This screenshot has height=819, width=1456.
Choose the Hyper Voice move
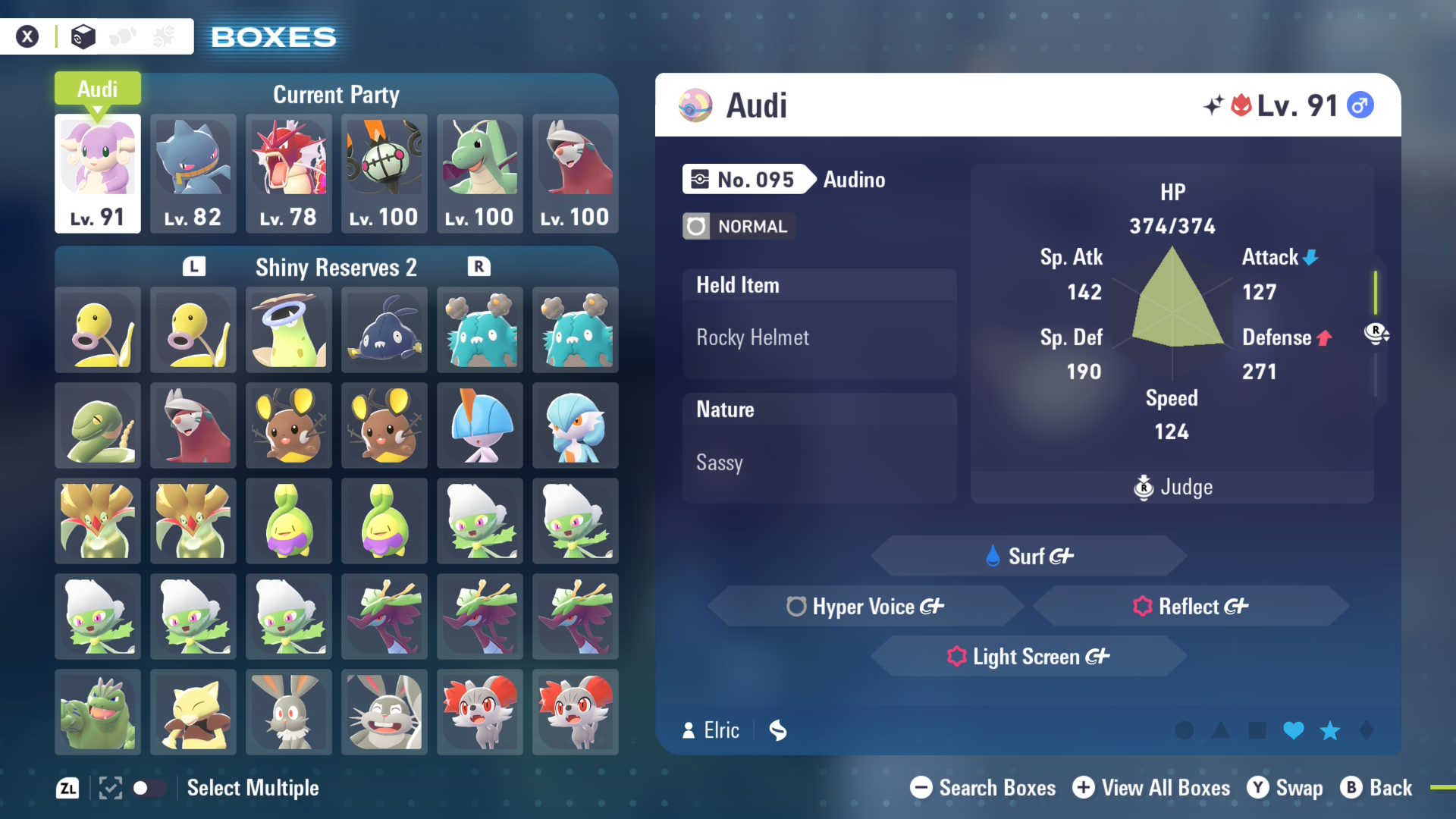[864, 606]
